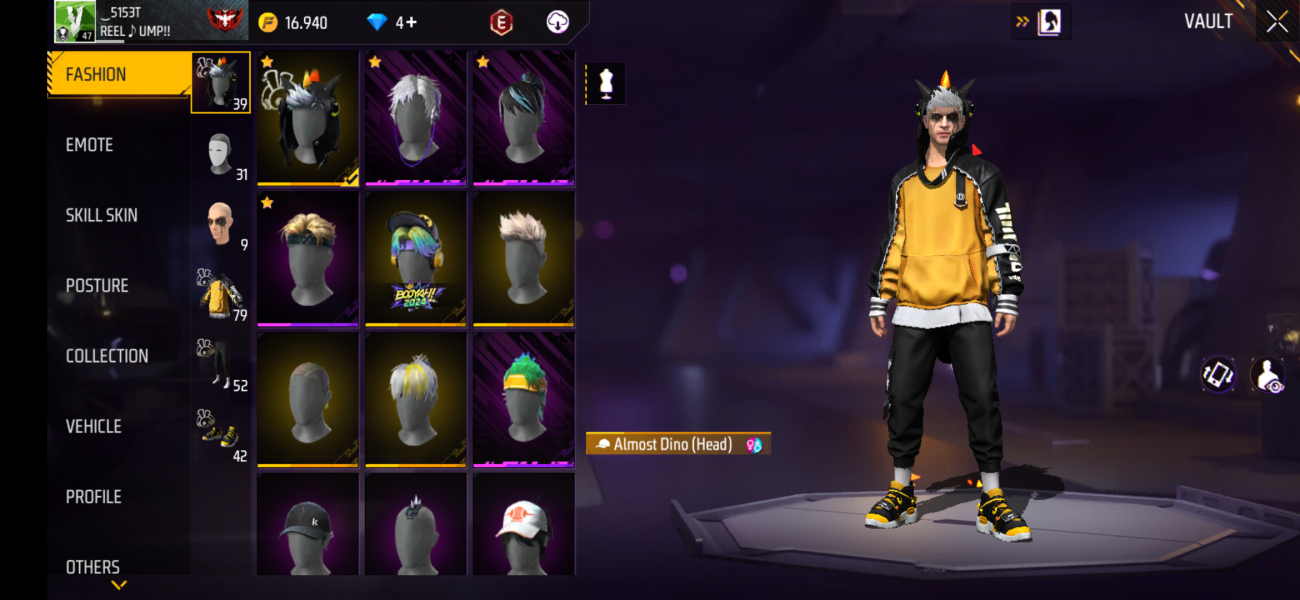Switch to the Emote category
Image resolution: width=1300 pixels, height=600 pixels.
[90, 145]
